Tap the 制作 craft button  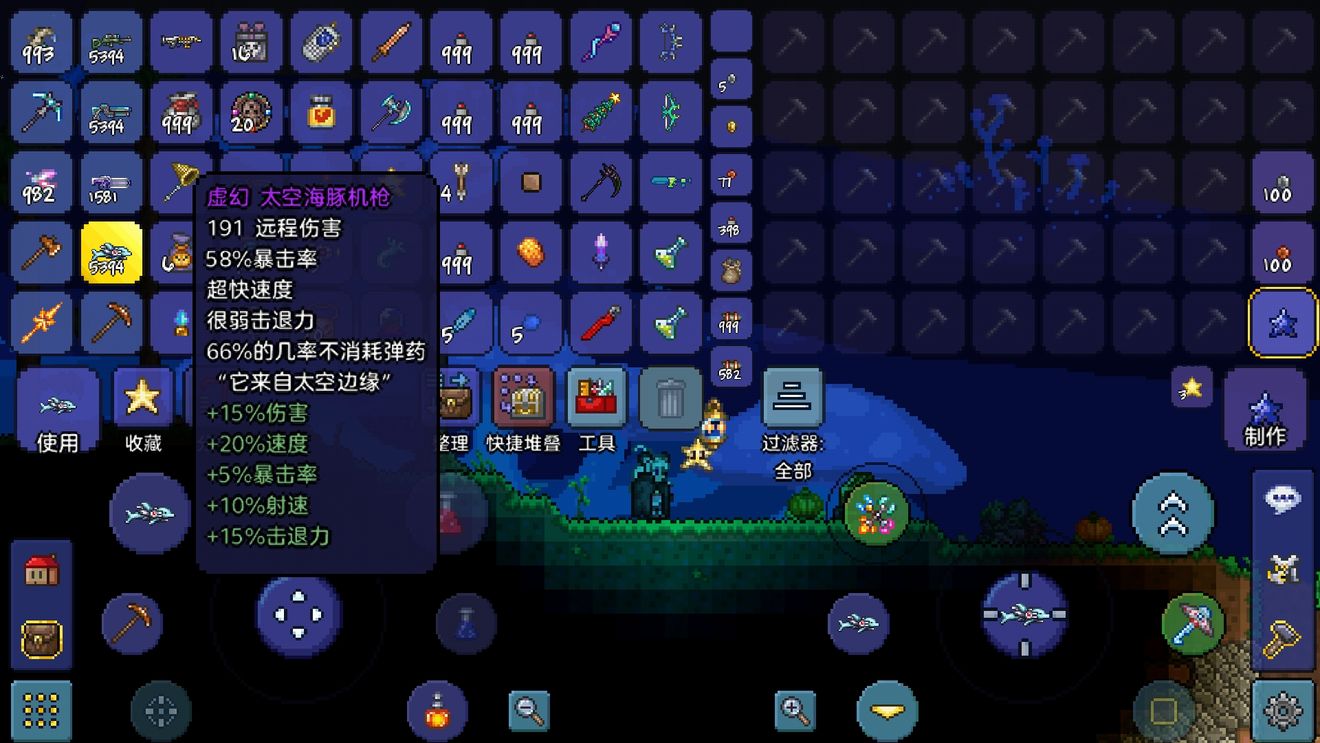[1266, 410]
